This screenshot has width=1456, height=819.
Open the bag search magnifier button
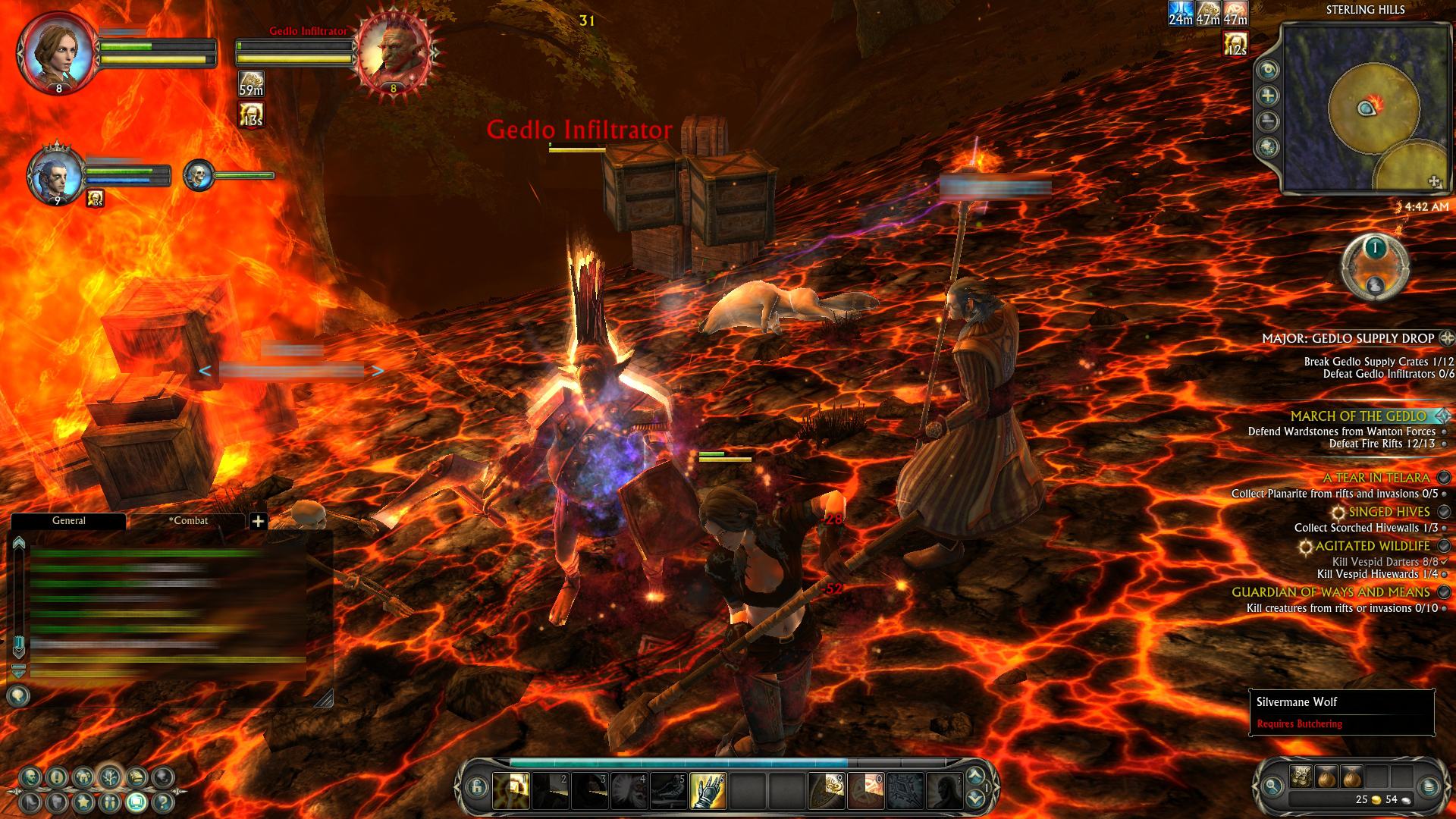point(1272,786)
